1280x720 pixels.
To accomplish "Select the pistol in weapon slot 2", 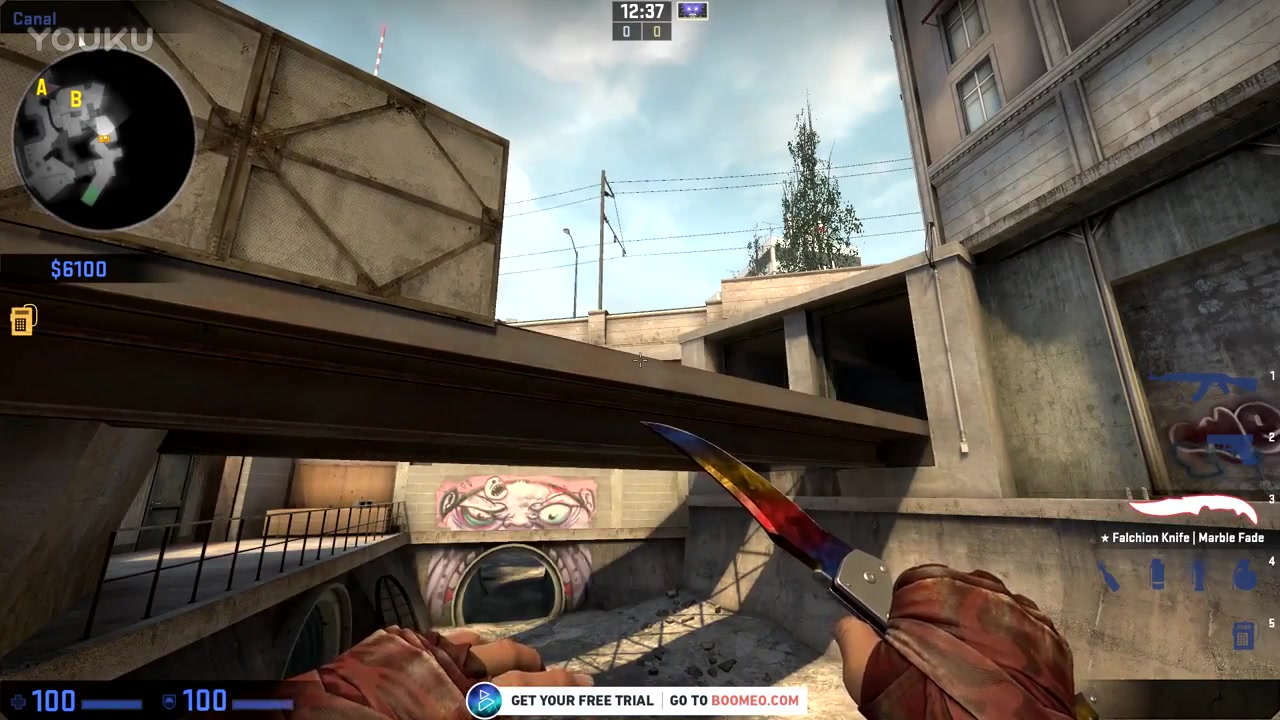I will 1230,447.
